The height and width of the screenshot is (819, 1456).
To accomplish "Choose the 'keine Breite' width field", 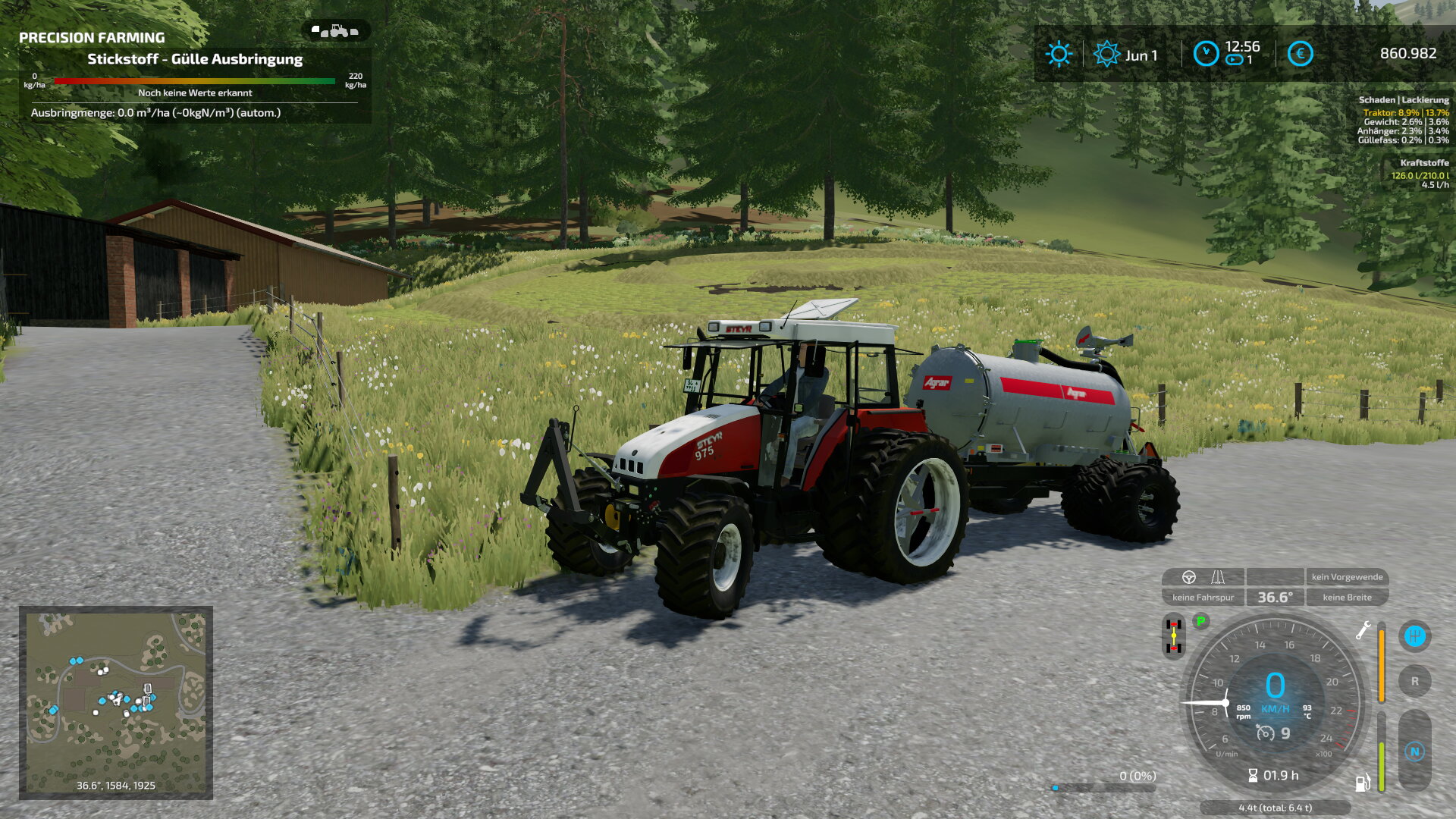I will point(1347,598).
